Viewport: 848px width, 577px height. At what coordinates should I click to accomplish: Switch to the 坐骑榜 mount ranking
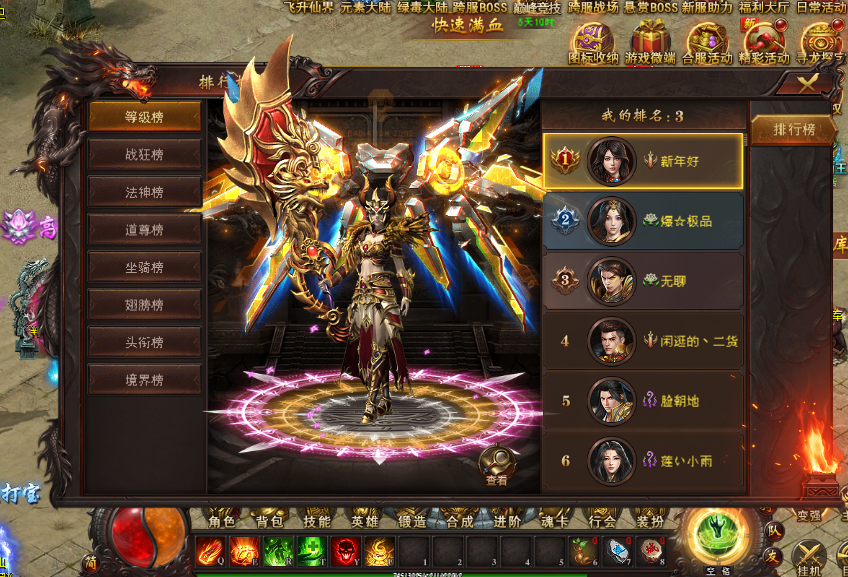coord(144,267)
